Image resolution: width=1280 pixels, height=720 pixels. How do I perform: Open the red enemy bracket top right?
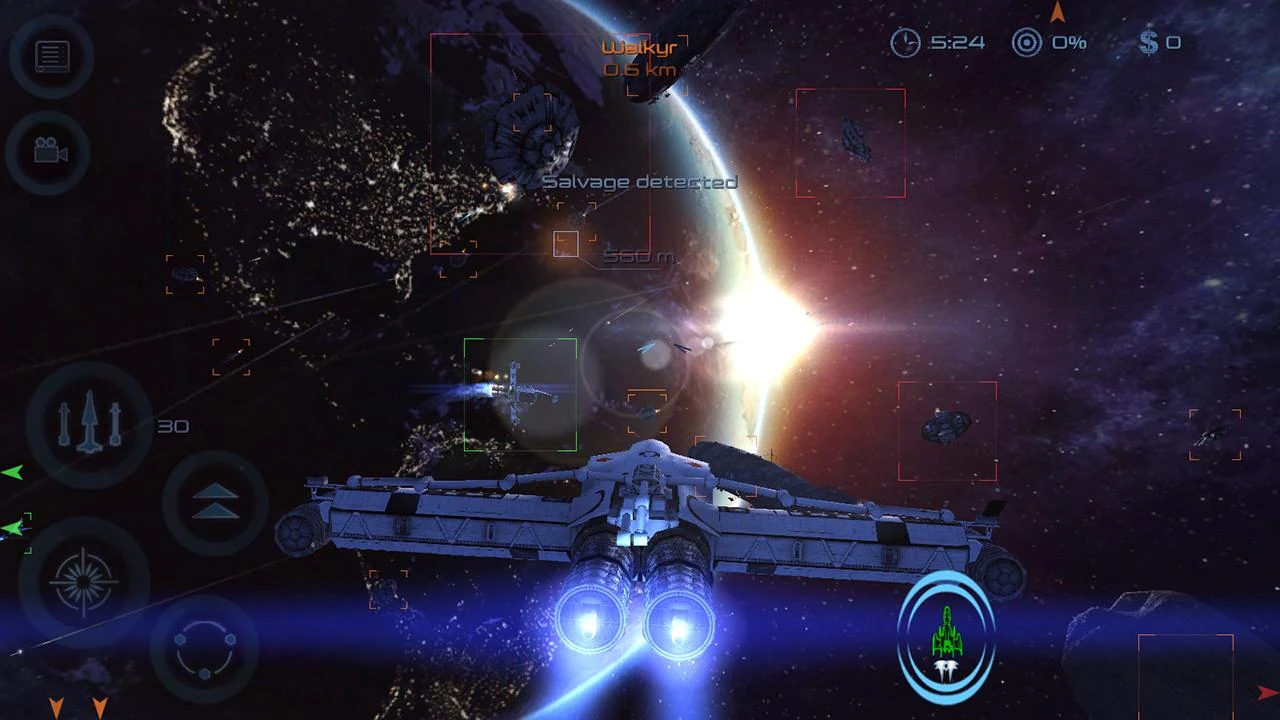coord(850,142)
